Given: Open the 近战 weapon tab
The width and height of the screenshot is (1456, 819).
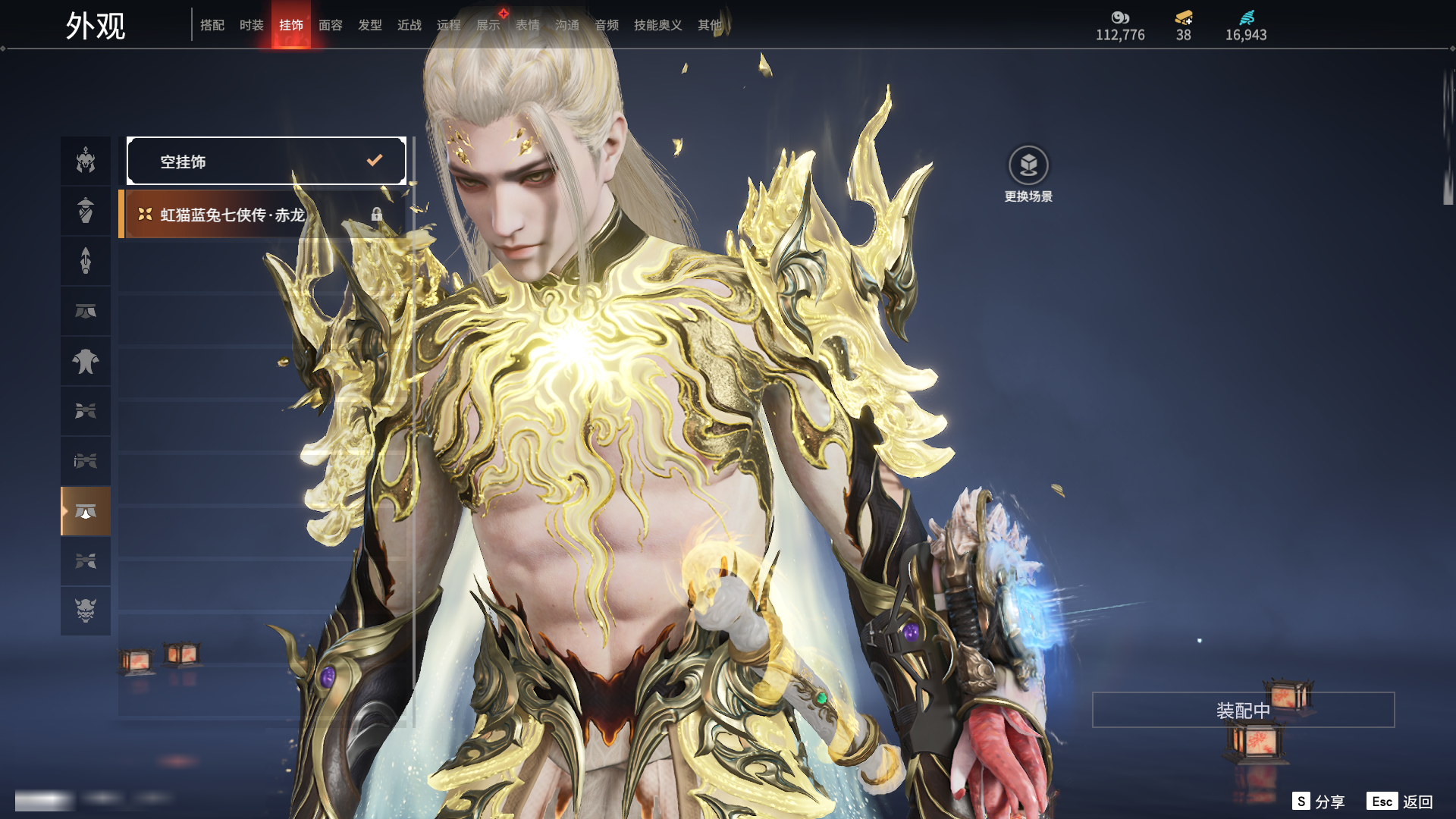Looking at the screenshot, I should pos(409,25).
